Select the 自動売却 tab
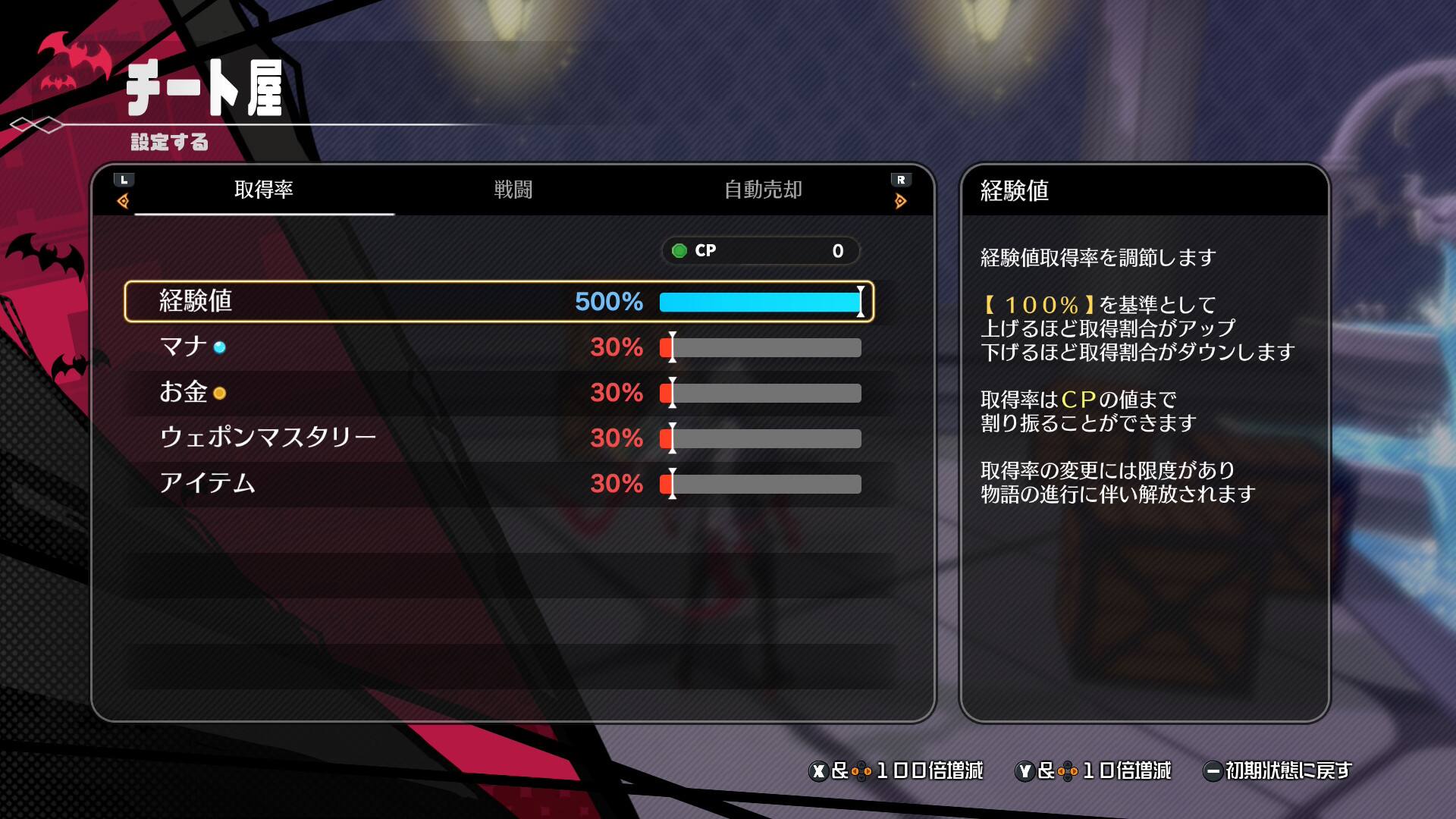The height and width of the screenshot is (819, 1456). click(x=763, y=190)
